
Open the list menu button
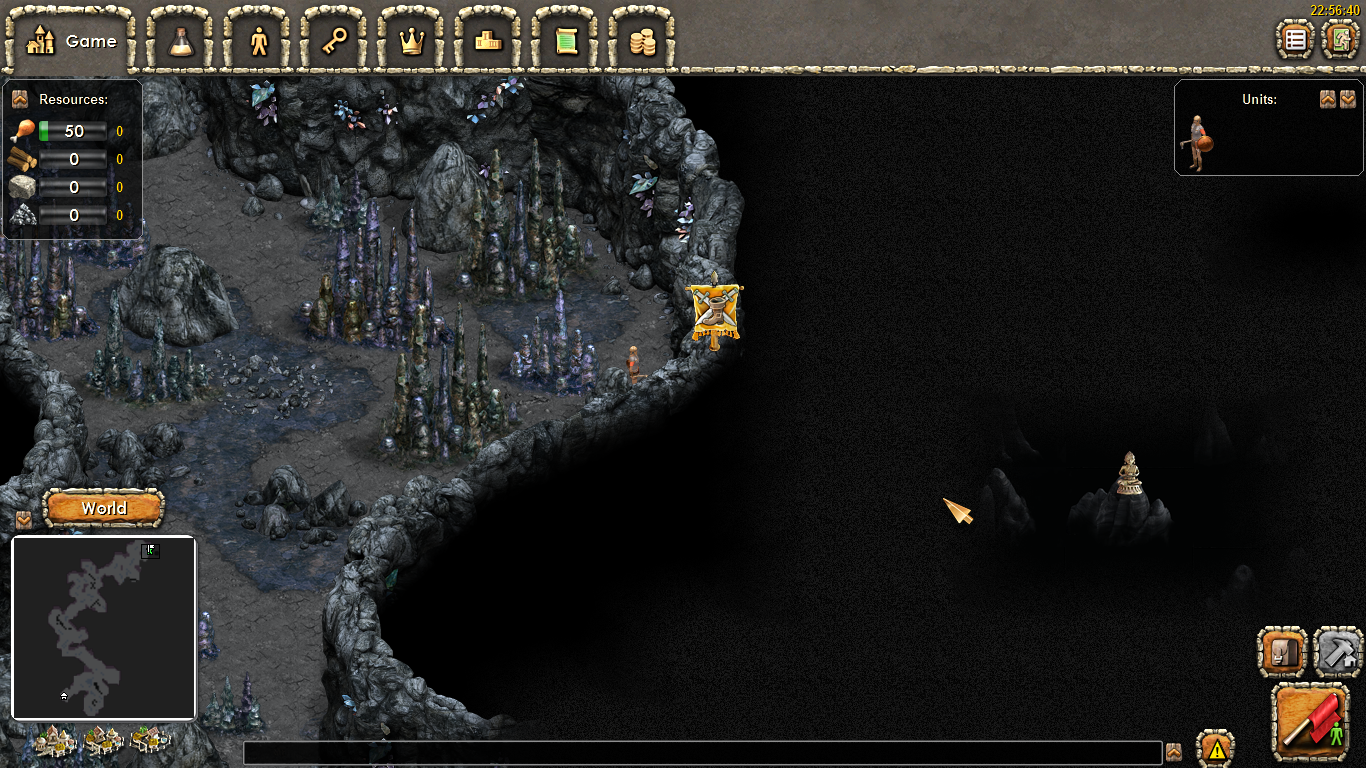click(1296, 40)
